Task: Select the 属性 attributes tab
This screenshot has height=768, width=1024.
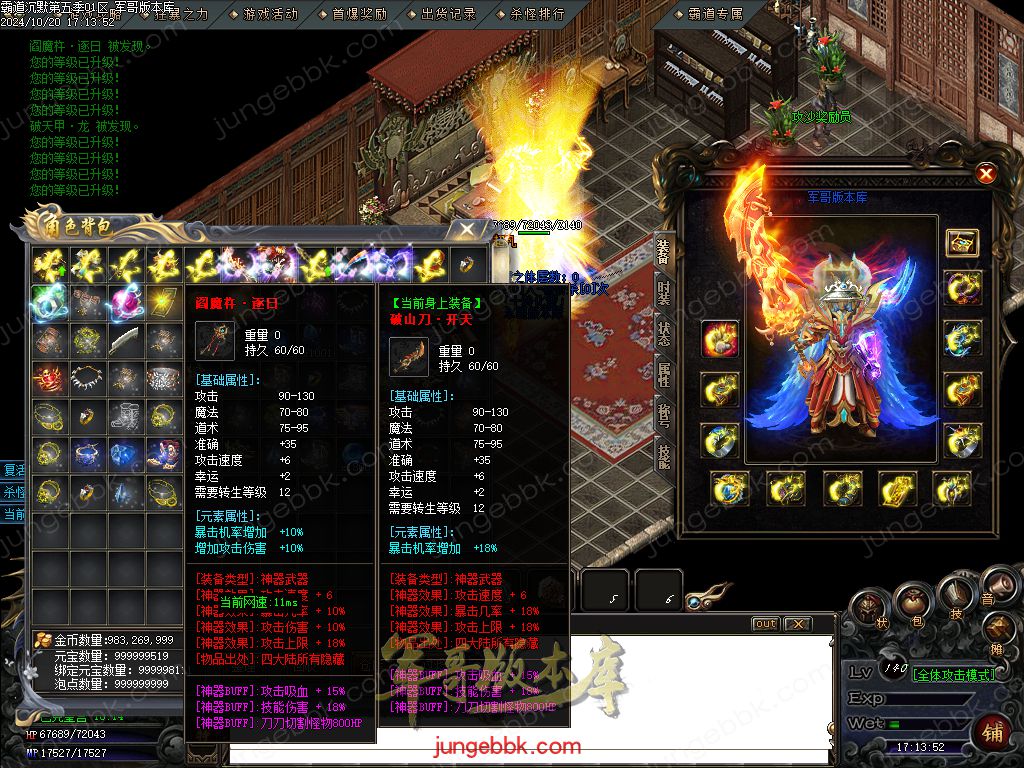Action: tap(664, 374)
